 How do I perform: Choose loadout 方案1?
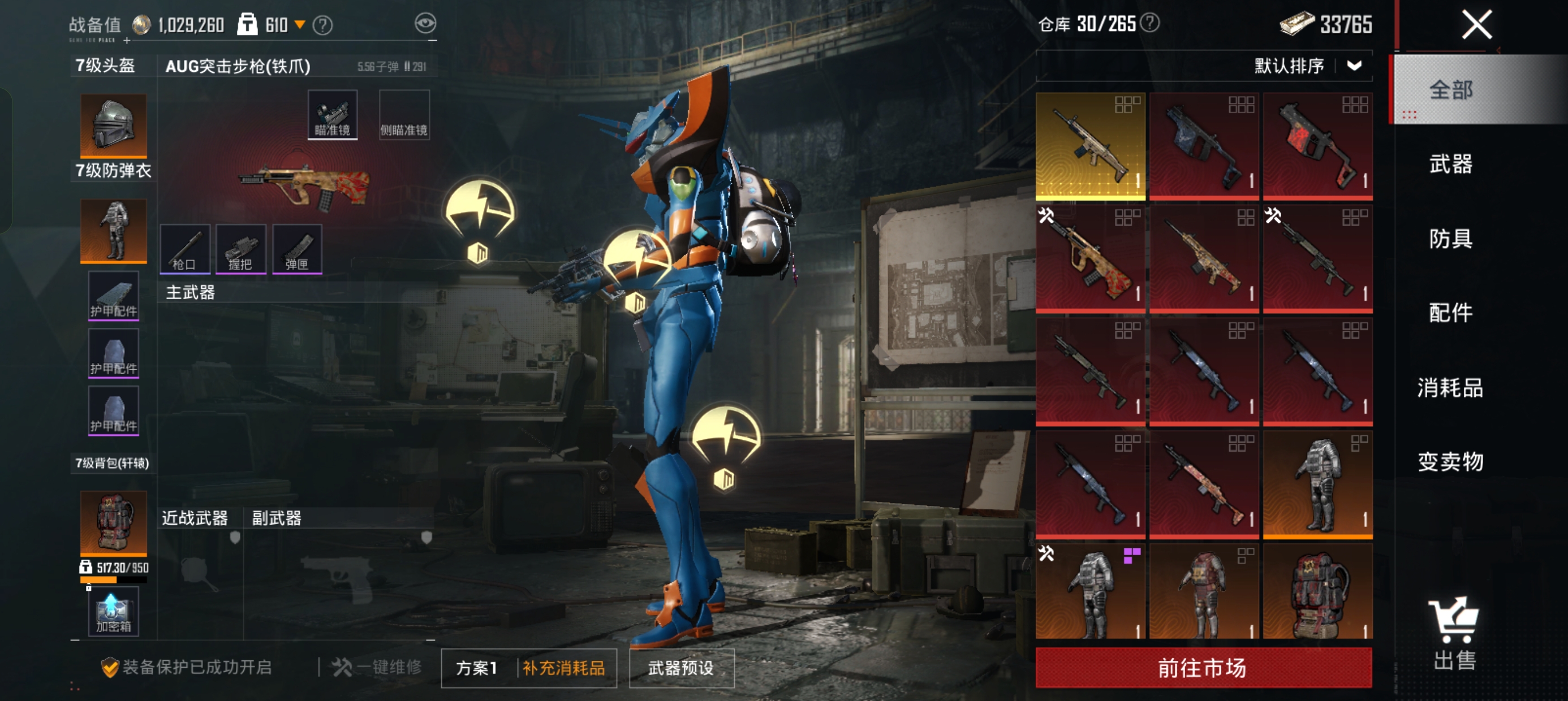coord(477,668)
